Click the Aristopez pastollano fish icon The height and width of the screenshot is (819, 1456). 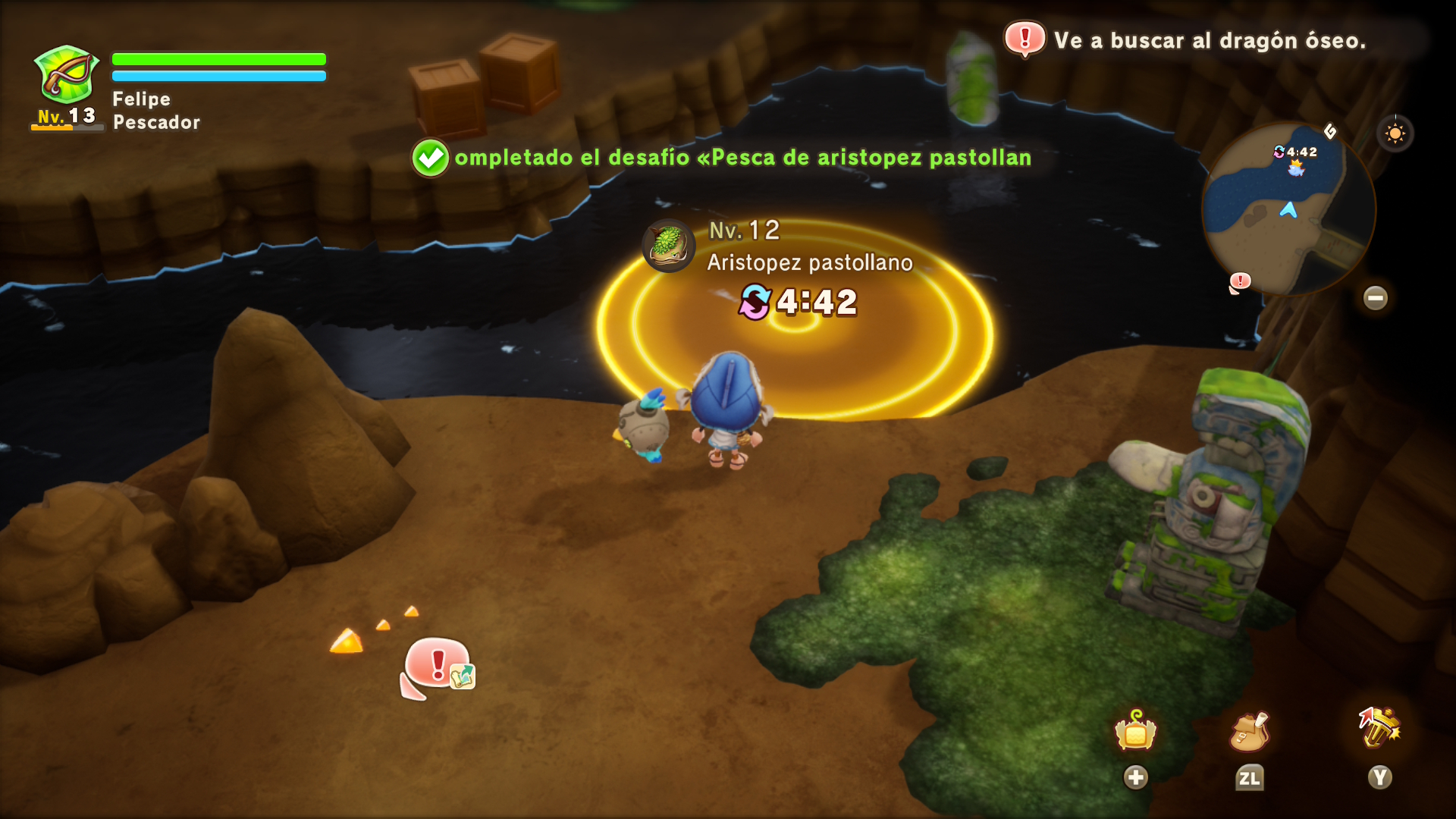(668, 246)
